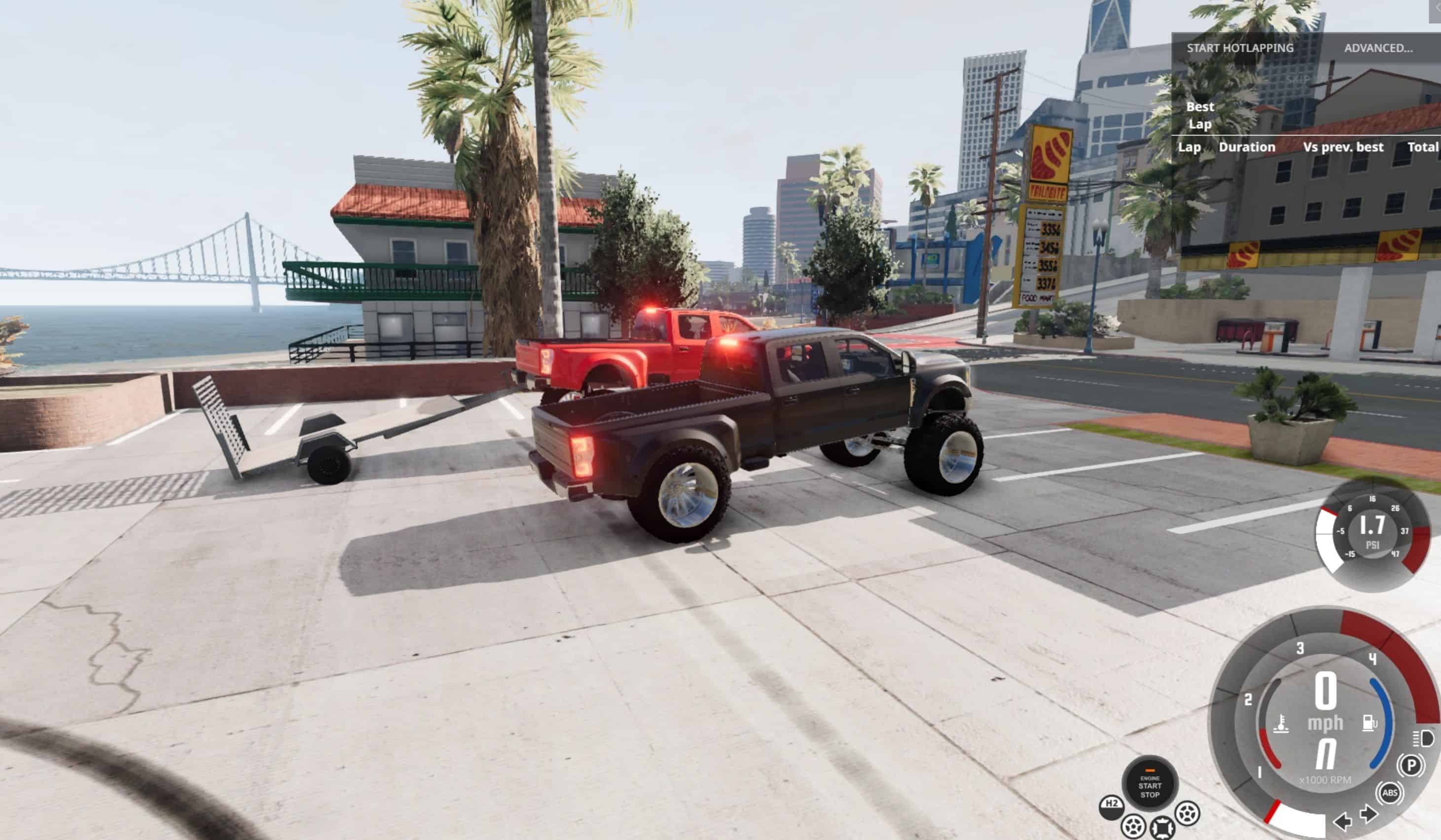Image resolution: width=1441 pixels, height=840 pixels.
Task: Toggle the square drivetrain lock icon
Action: pyautogui.click(x=1162, y=827)
